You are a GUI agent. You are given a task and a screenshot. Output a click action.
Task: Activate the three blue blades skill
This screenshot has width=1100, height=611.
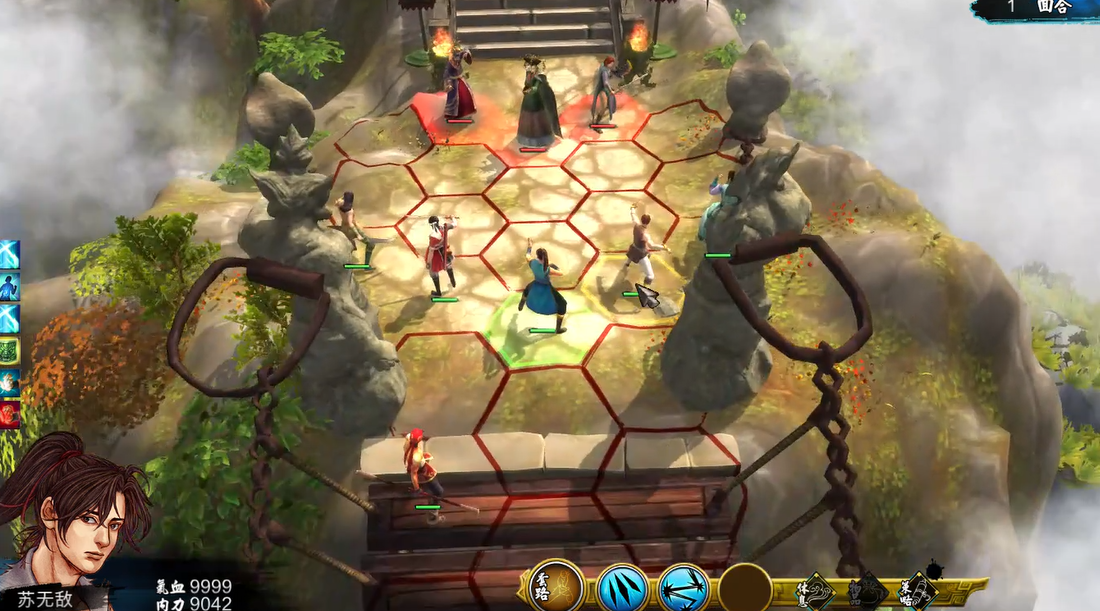pyautogui.click(x=621, y=588)
